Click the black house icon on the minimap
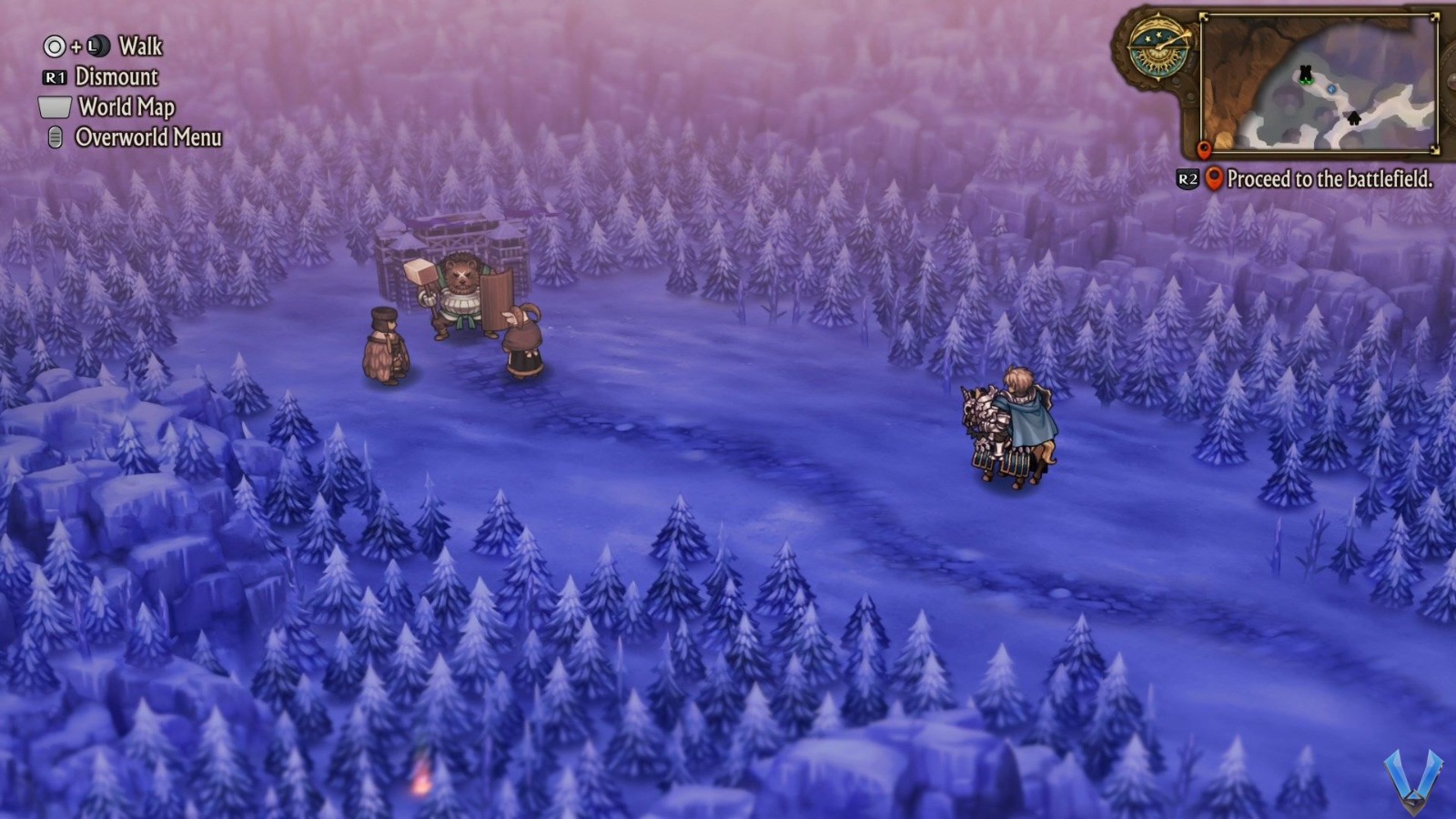 pyautogui.click(x=1354, y=118)
